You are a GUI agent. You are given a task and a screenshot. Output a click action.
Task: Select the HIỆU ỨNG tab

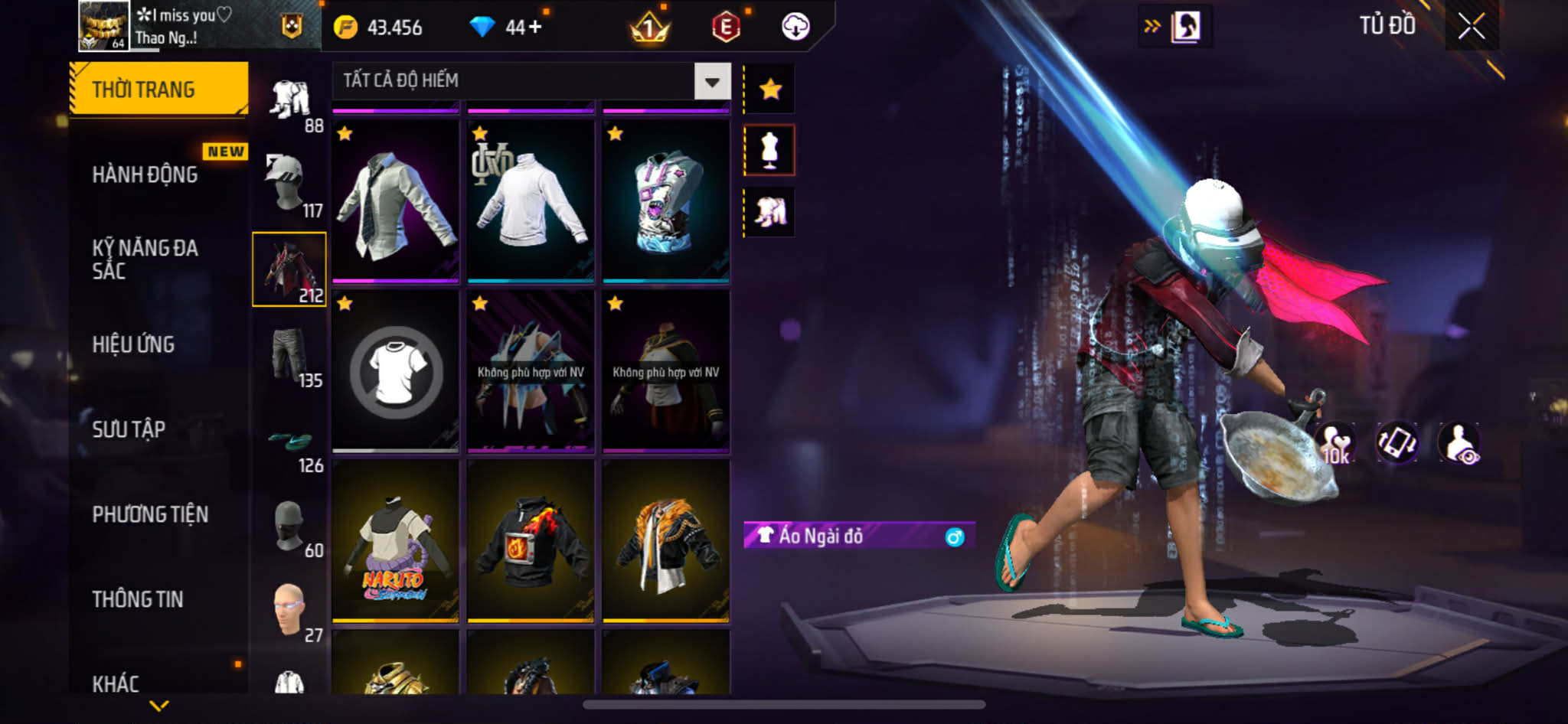click(x=134, y=344)
